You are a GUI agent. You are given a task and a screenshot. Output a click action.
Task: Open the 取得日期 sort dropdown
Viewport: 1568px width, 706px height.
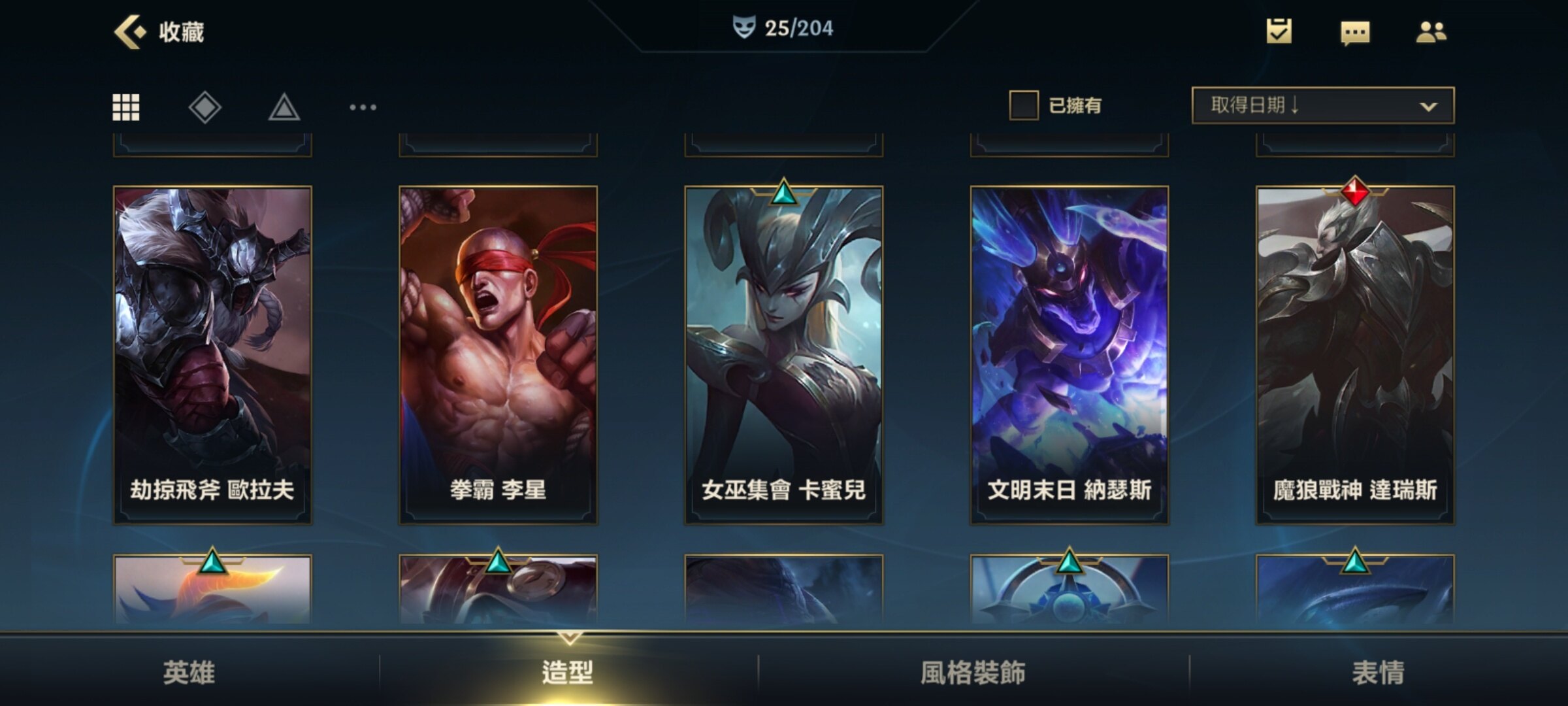[1322, 105]
